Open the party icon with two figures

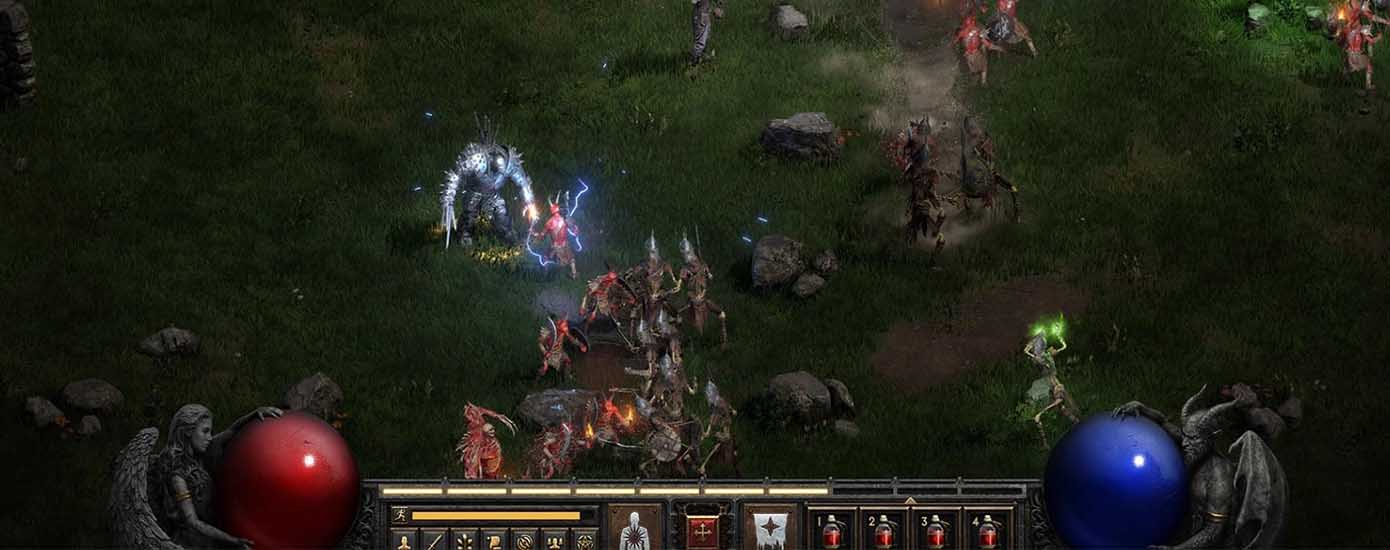coord(554,541)
